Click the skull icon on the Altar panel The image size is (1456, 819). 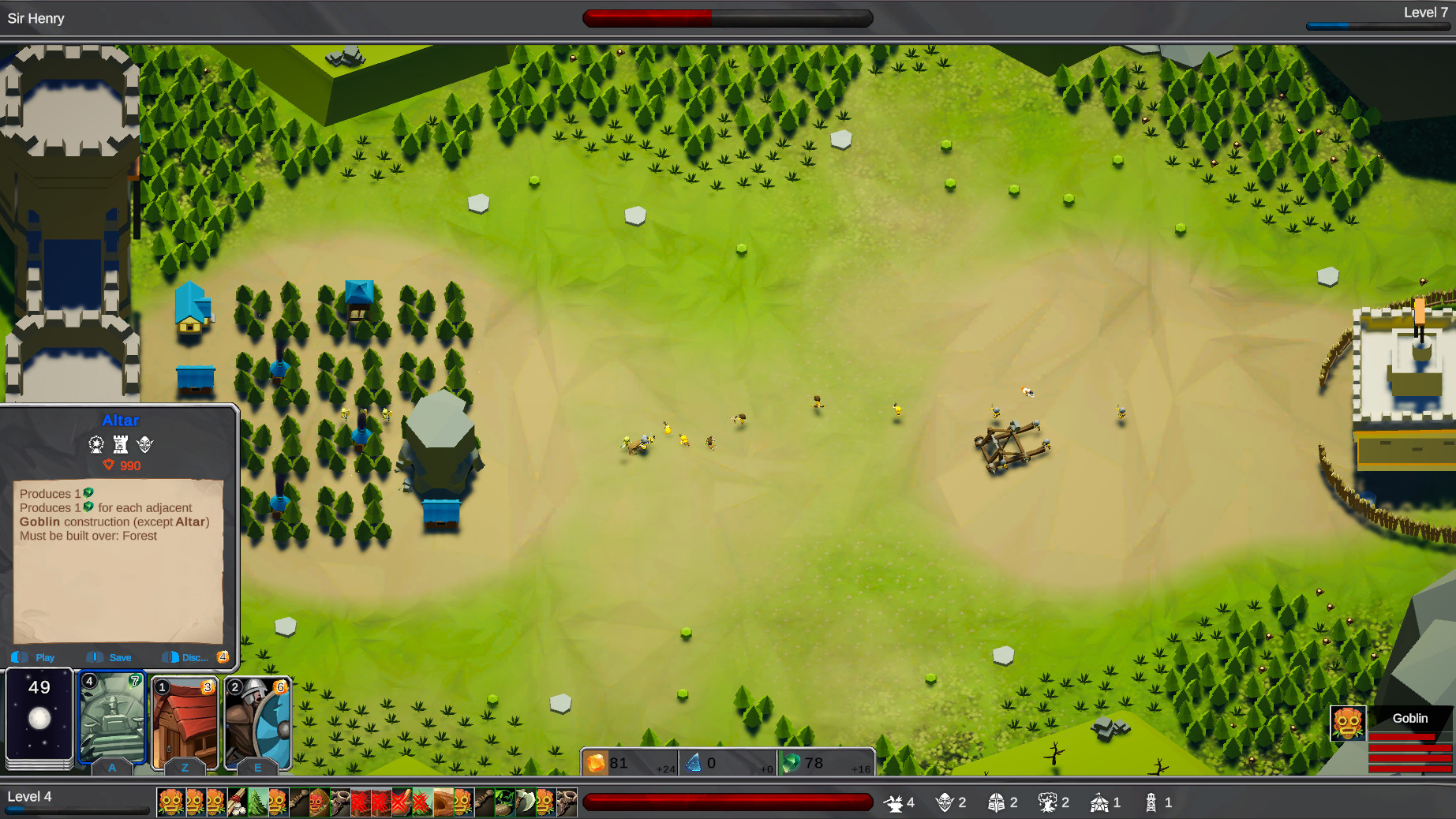pyautogui.click(x=146, y=444)
